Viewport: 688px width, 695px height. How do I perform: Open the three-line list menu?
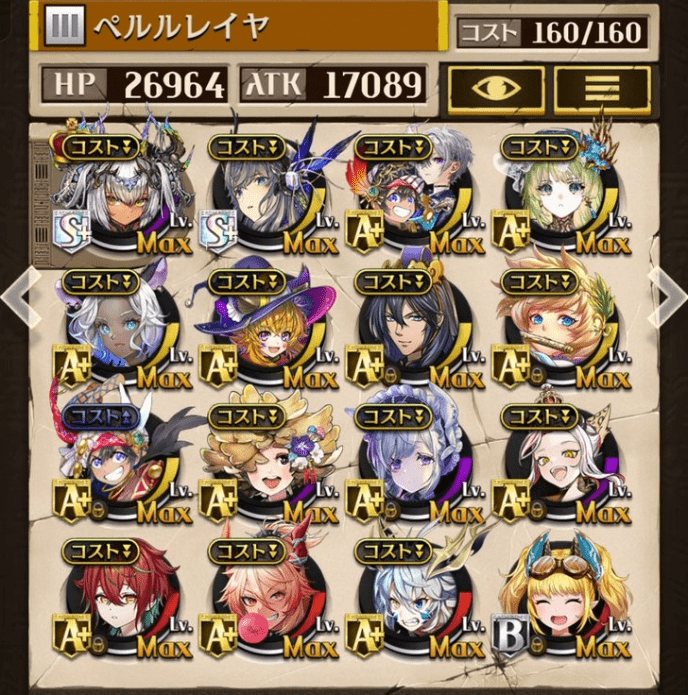602,88
